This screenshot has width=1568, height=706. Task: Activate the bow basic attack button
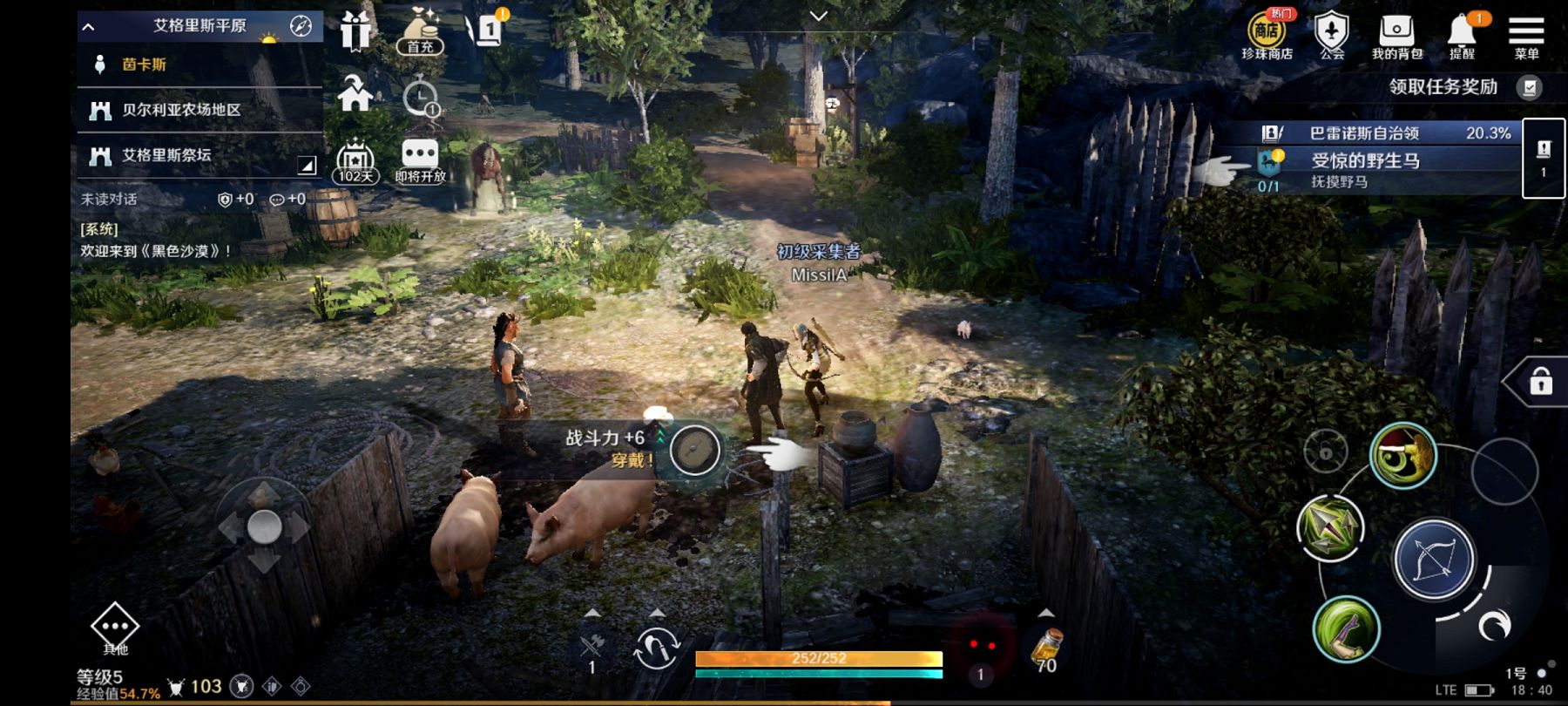(x=1433, y=559)
